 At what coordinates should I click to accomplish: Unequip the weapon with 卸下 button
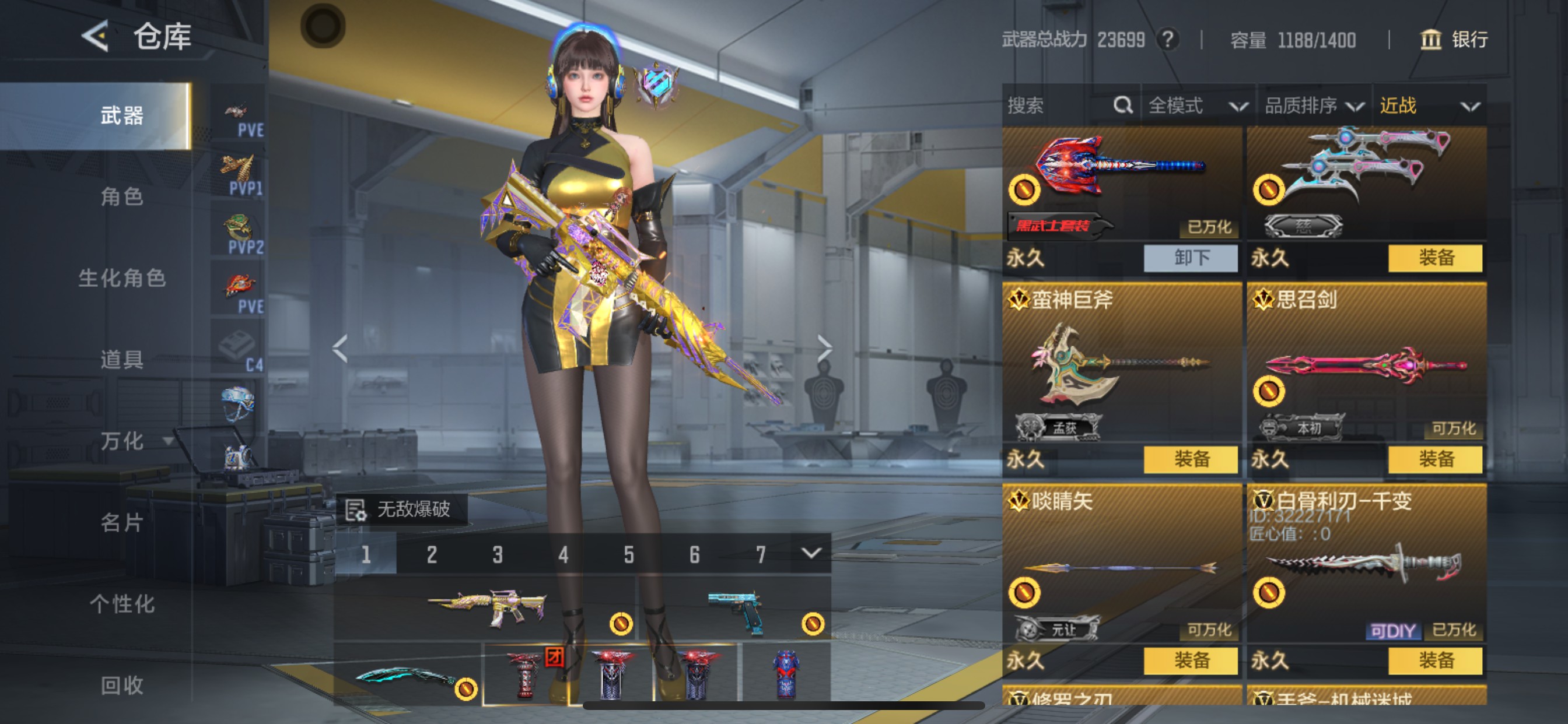[x=1190, y=258]
